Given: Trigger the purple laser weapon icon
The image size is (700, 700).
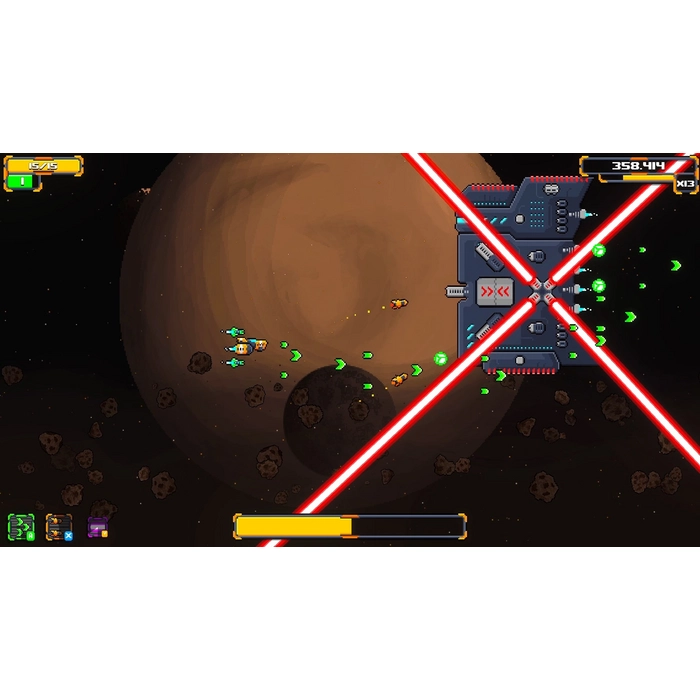Looking at the screenshot, I should 97,527.
